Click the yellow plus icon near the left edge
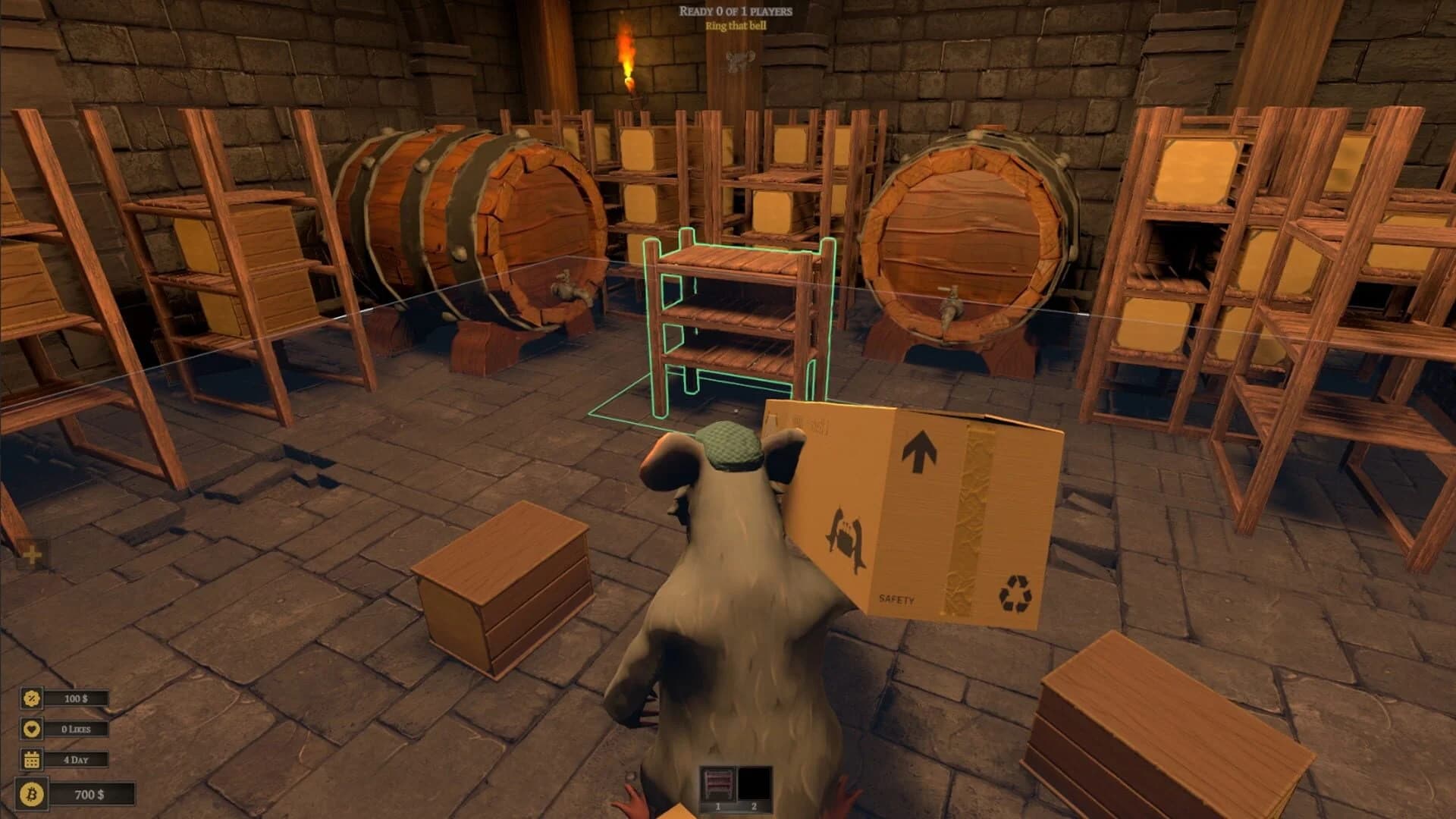1456x819 pixels. tap(32, 554)
